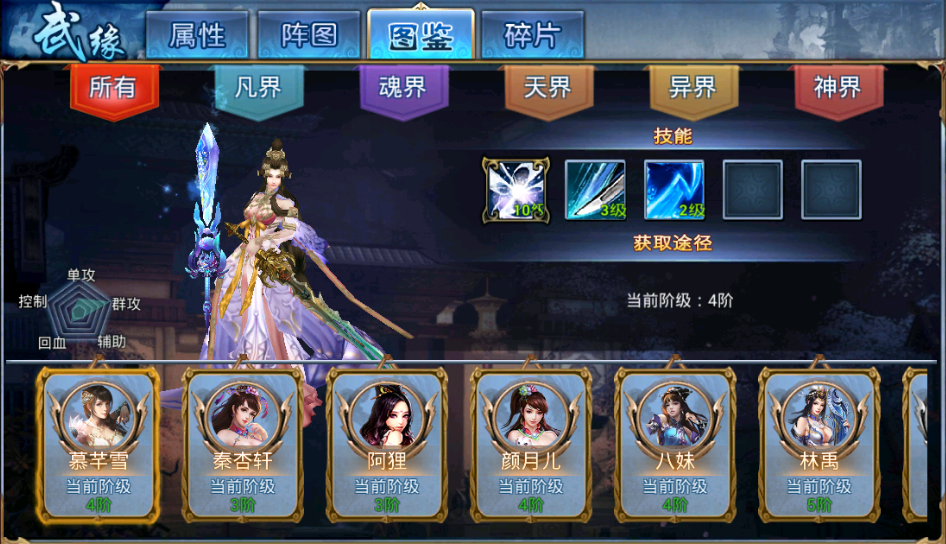946x544 pixels.
Task: Go to the 碎片 tab
Action: (532, 36)
